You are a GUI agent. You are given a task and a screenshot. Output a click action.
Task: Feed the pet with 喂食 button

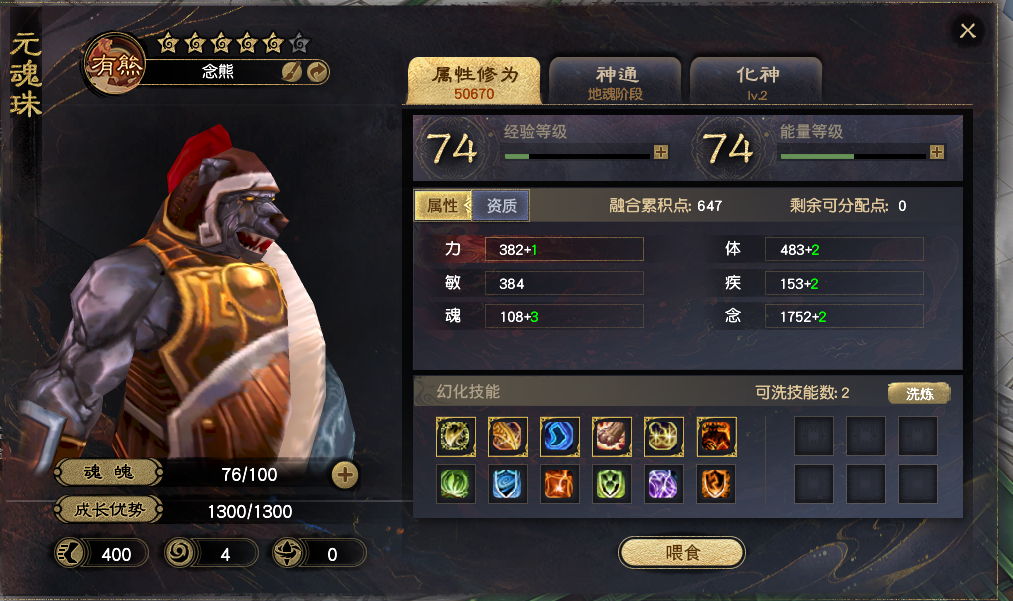coord(682,552)
